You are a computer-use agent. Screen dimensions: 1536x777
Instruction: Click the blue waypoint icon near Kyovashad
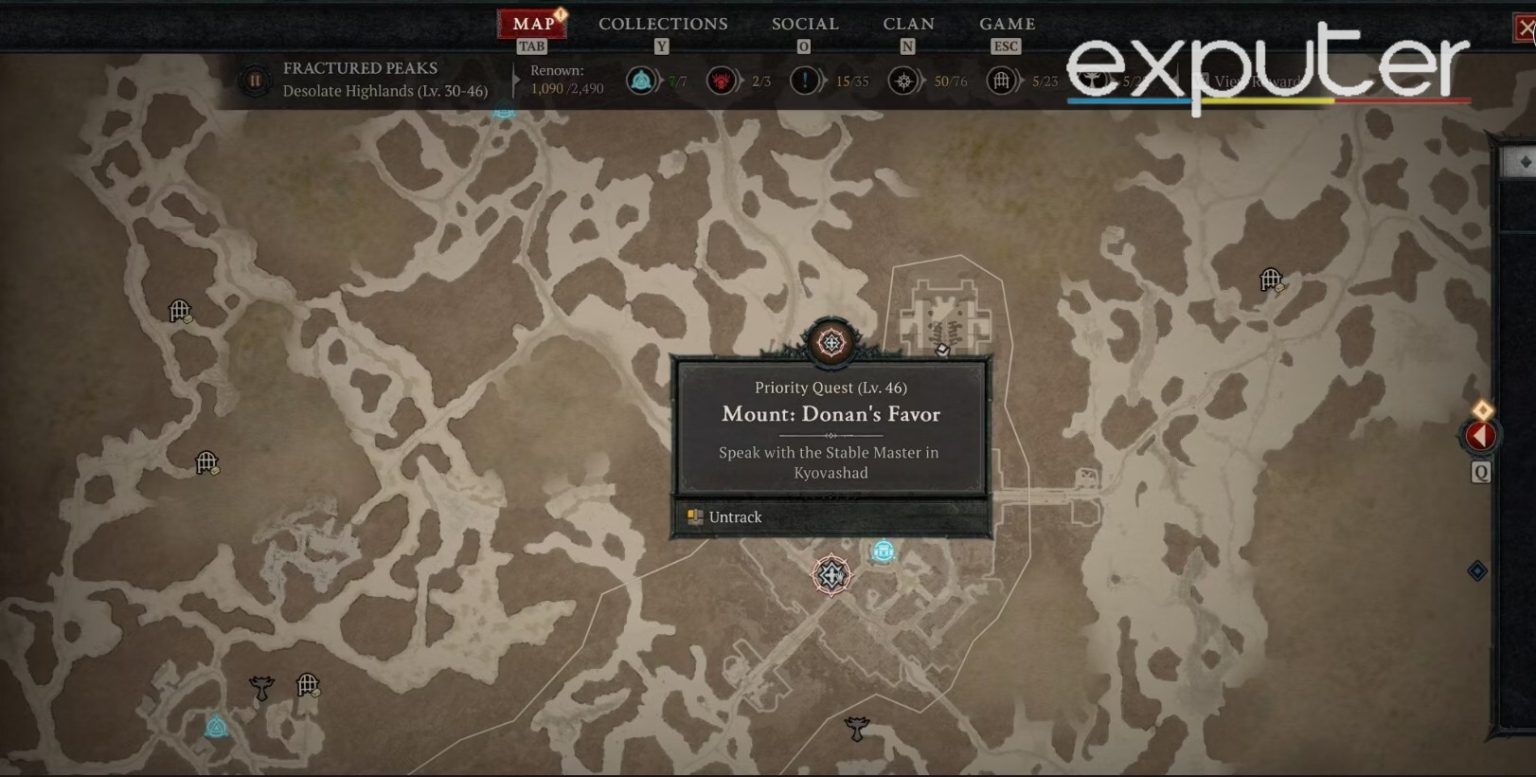click(x=884, y=551)
